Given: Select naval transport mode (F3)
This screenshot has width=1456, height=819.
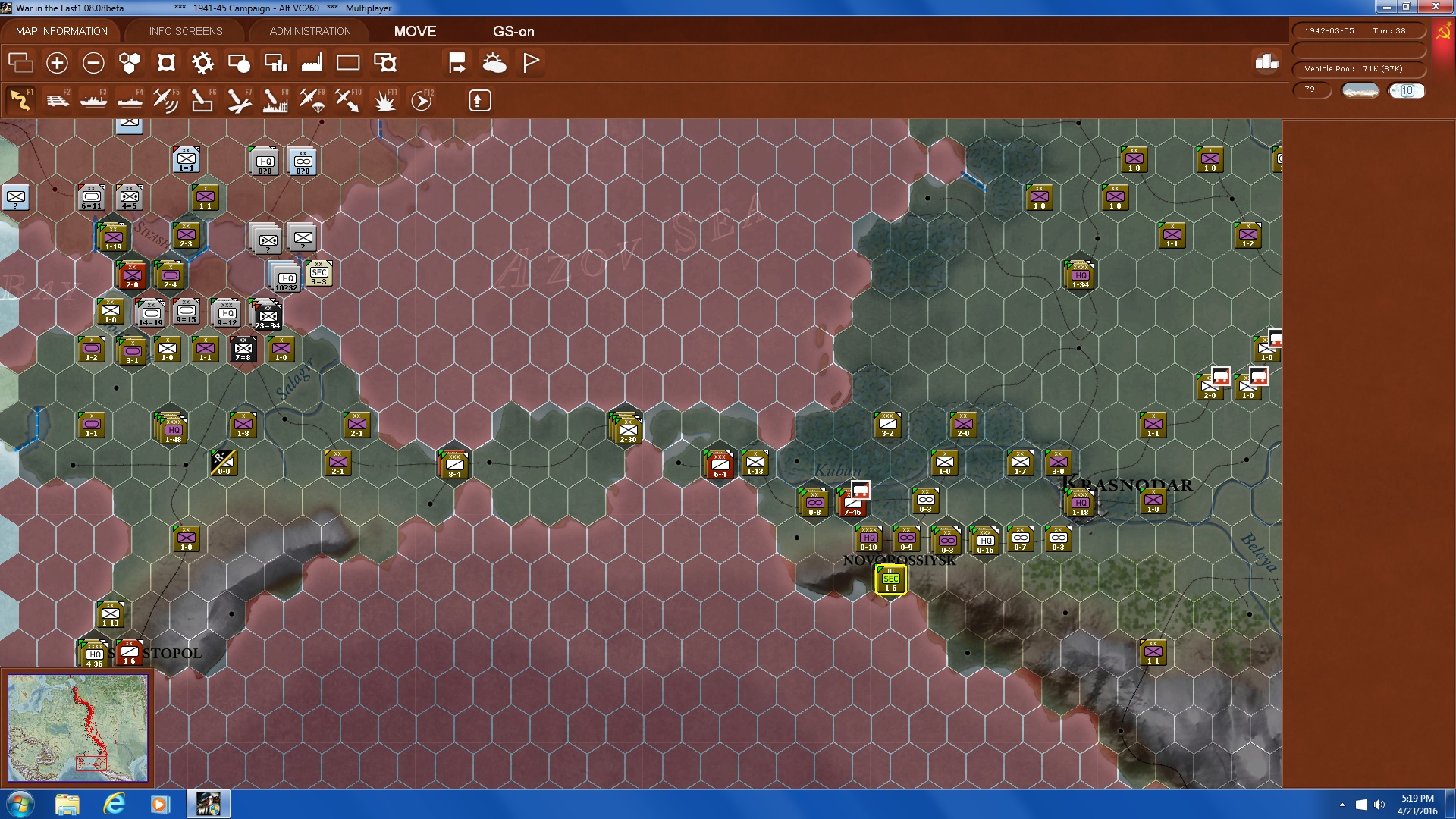Looking at the screenshot, I should [93, 99].
